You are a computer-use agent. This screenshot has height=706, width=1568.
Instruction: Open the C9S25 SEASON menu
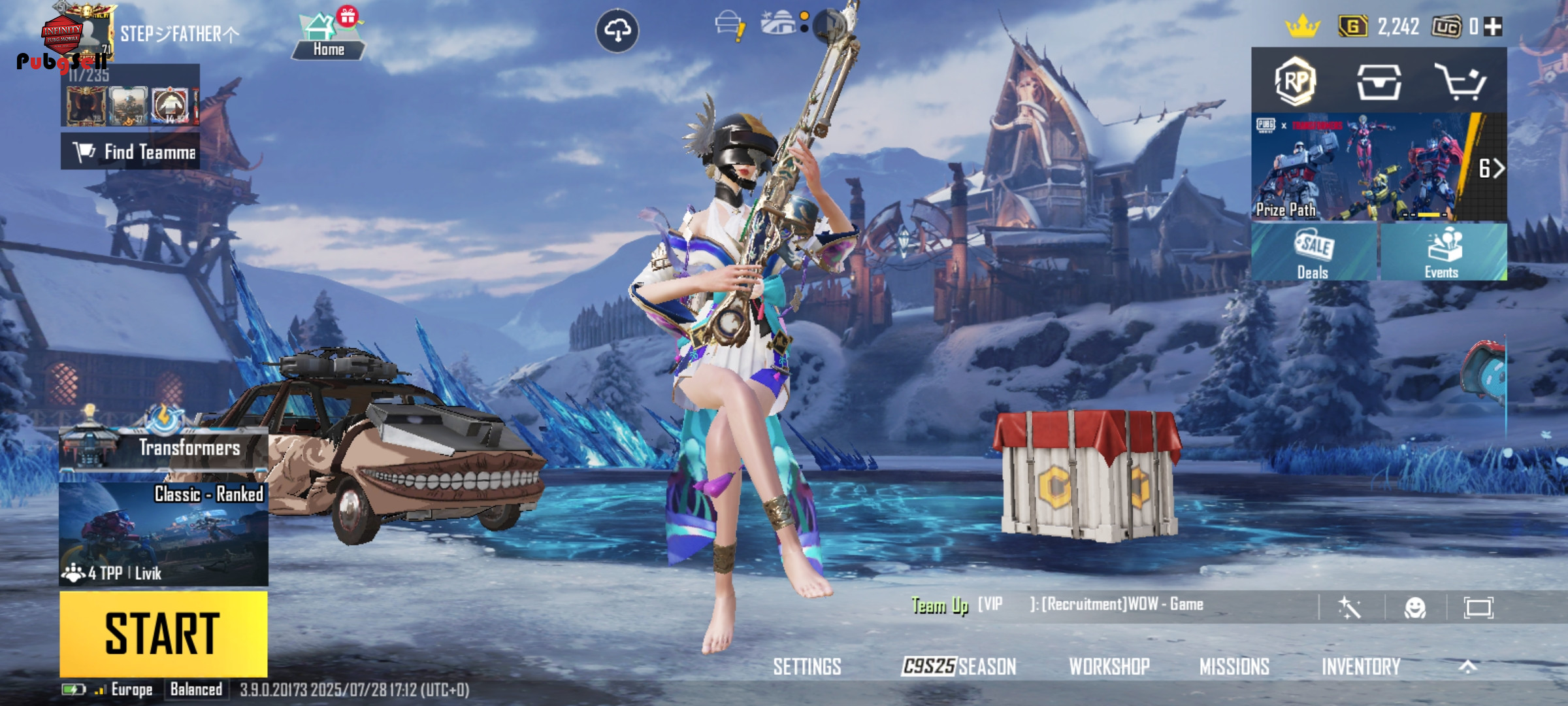[958, 666]
